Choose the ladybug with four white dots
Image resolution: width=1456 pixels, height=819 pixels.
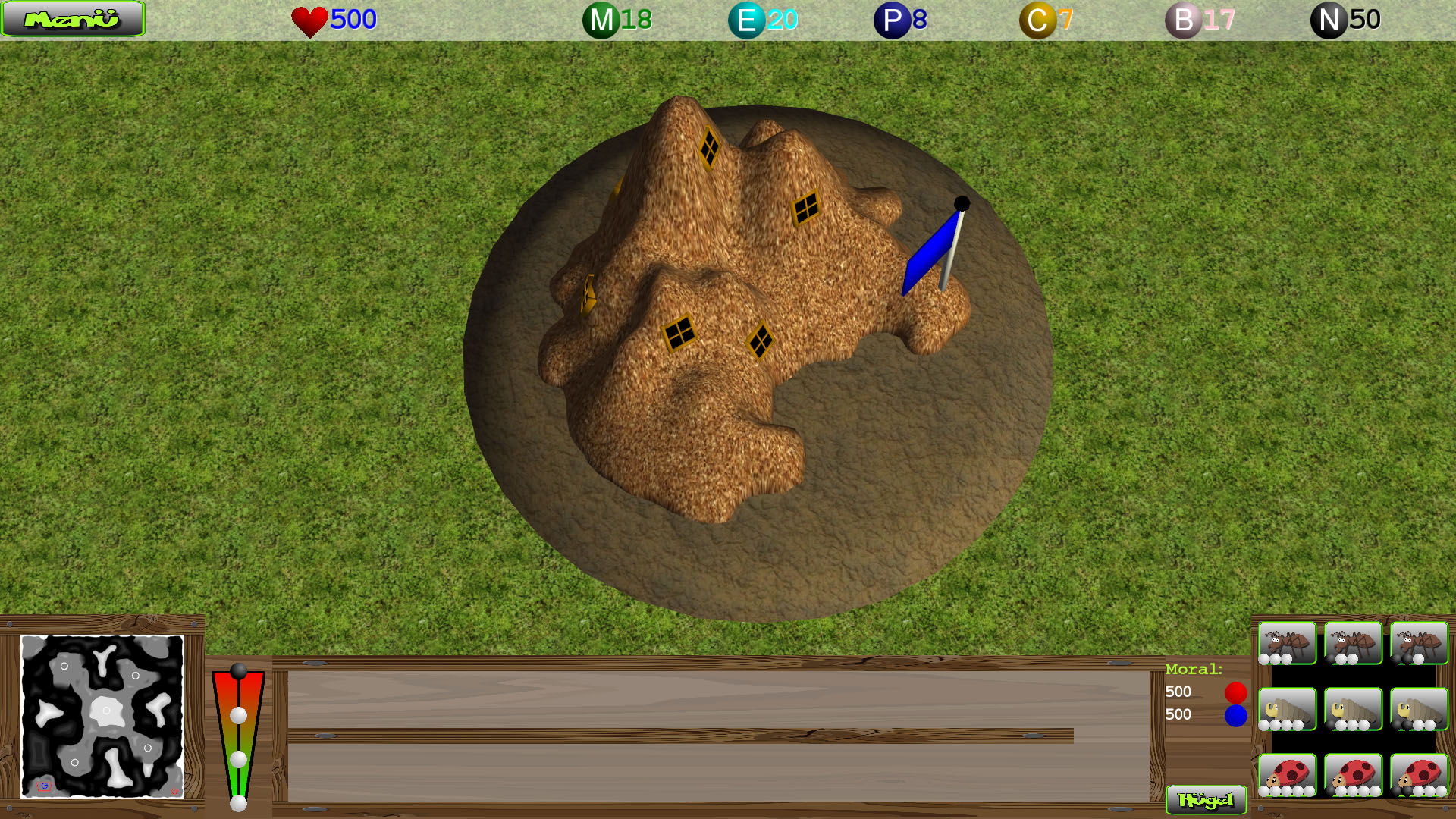[1353, 775]
